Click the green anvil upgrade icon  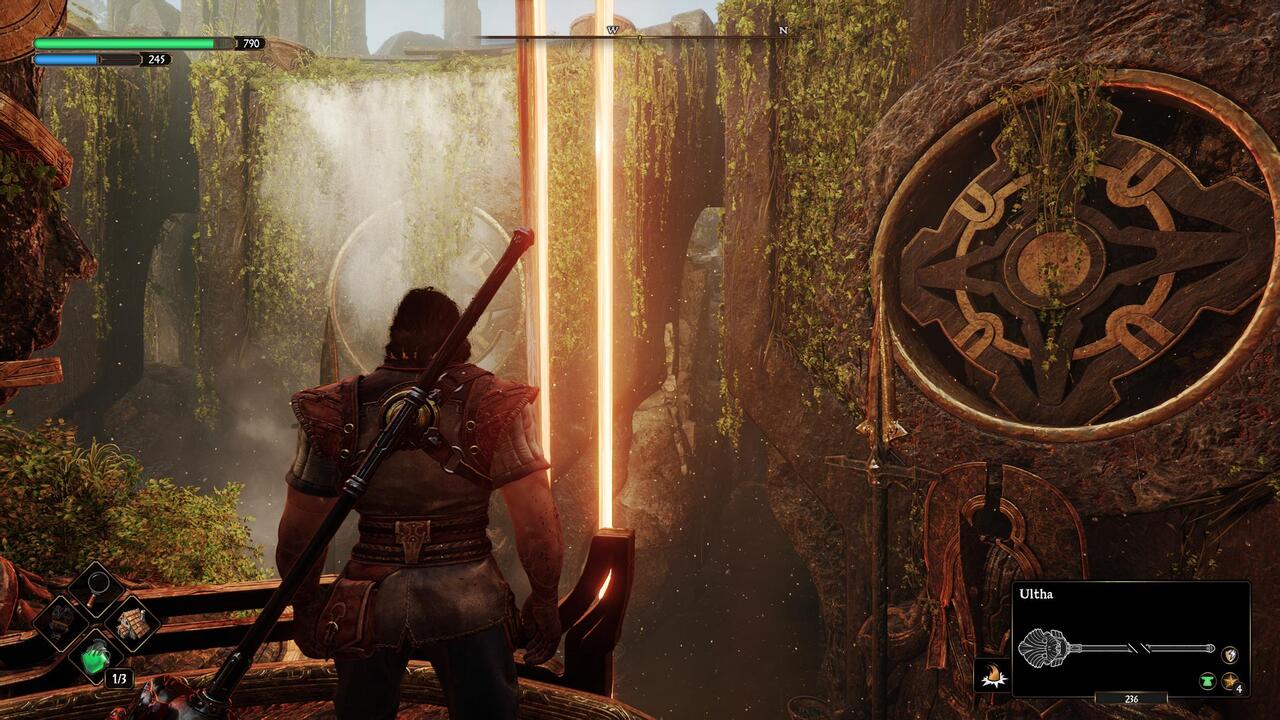1208,681
